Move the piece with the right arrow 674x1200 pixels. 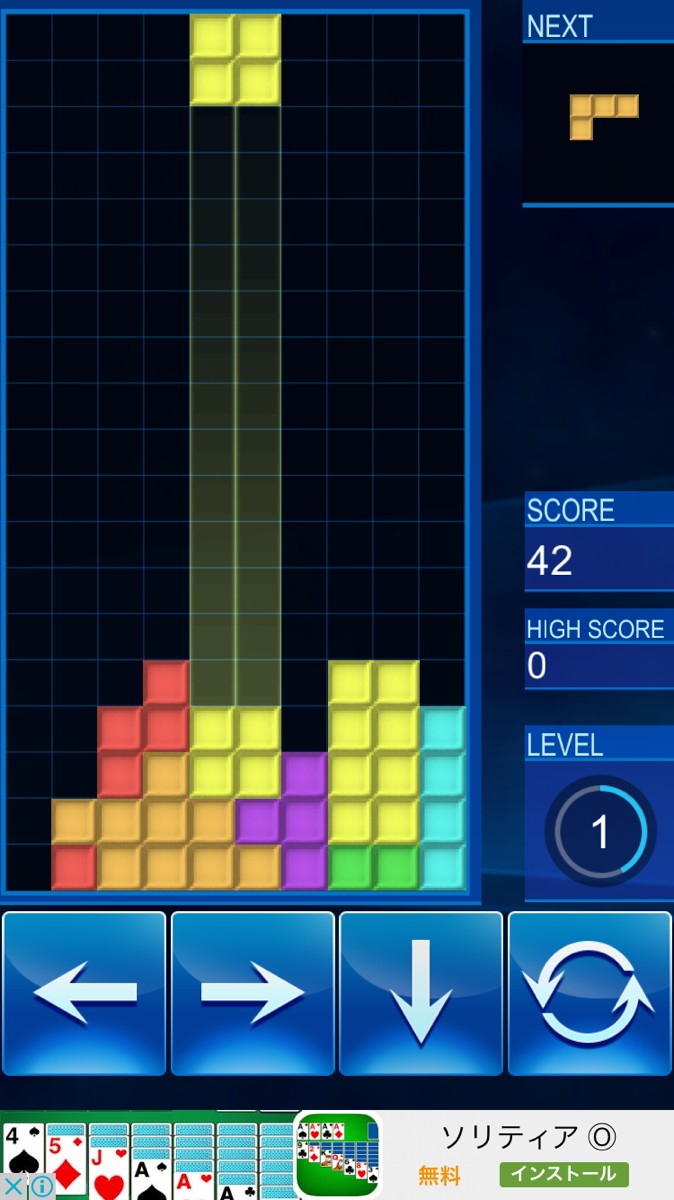253,993
